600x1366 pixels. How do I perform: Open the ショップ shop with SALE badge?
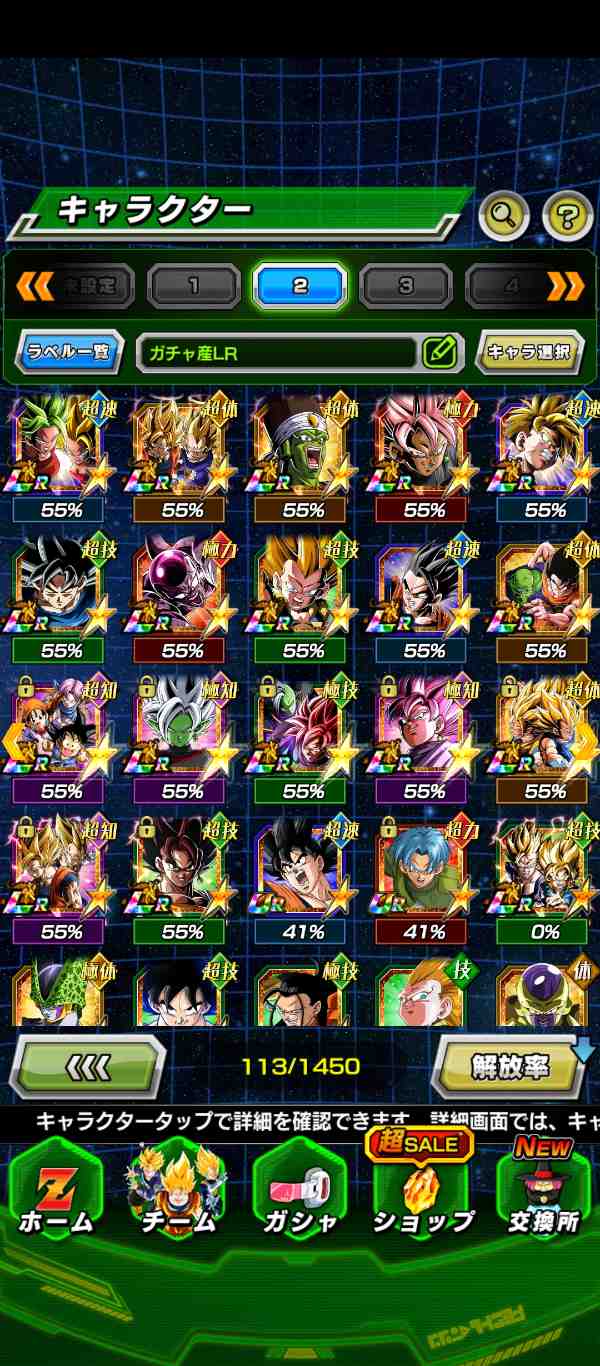point(422,1195)
